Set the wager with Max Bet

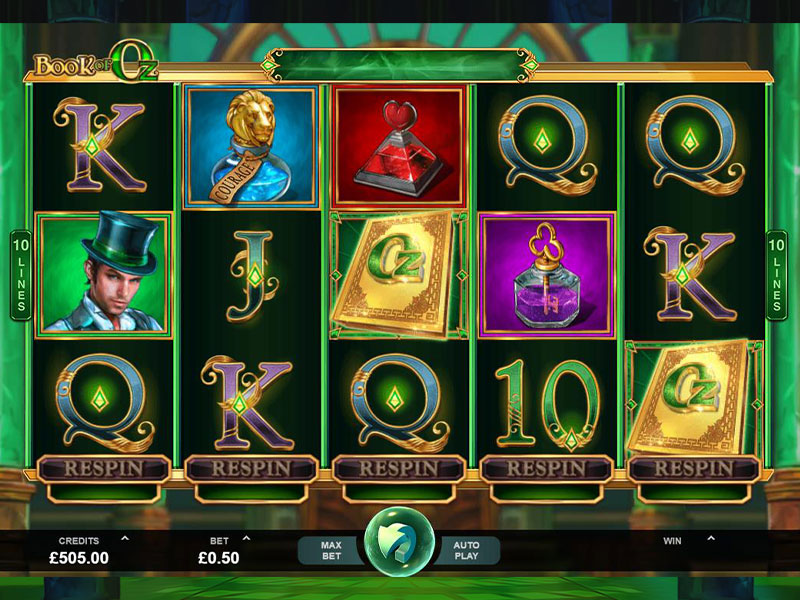pos(332,550)
